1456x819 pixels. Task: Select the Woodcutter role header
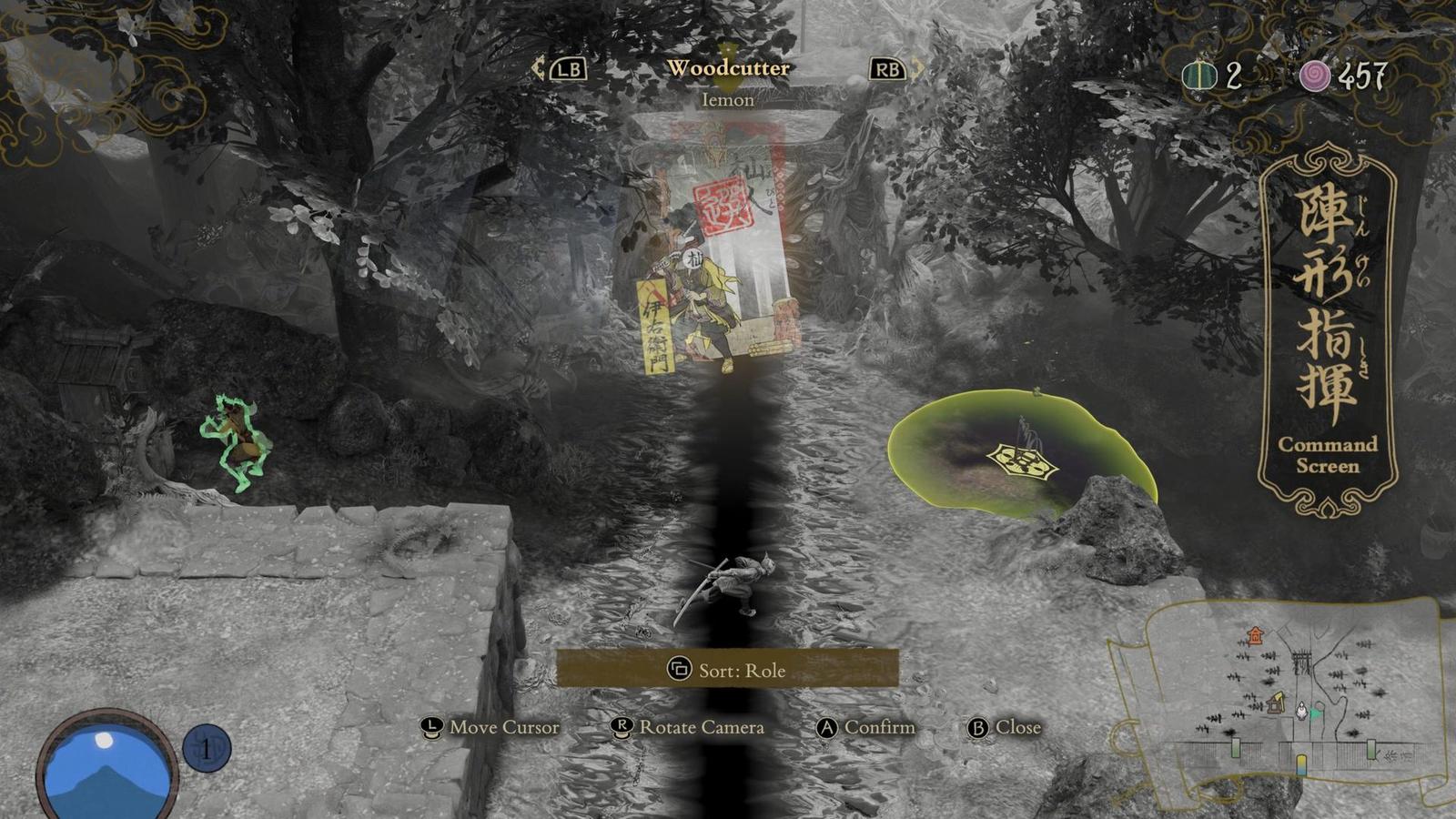click(x=728, y=66)
